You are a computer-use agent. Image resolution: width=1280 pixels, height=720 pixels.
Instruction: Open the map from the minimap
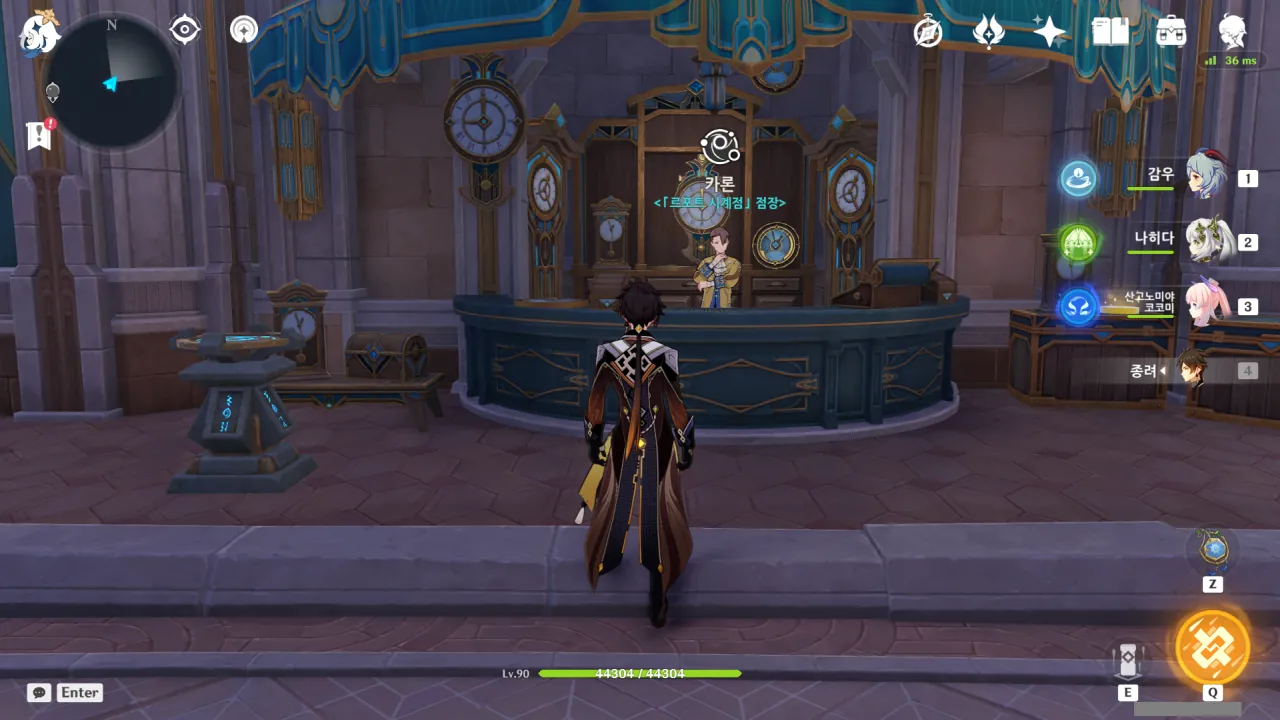tap(112, 82)
